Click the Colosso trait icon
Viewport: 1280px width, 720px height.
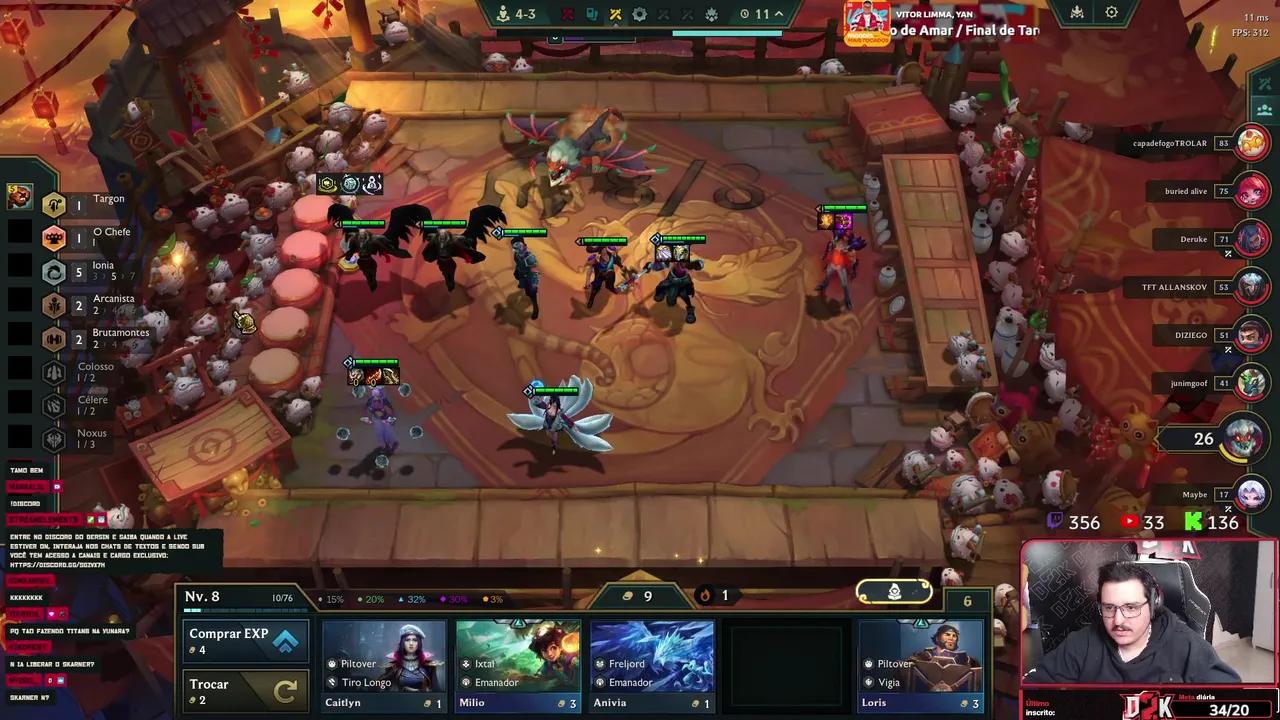54,372
